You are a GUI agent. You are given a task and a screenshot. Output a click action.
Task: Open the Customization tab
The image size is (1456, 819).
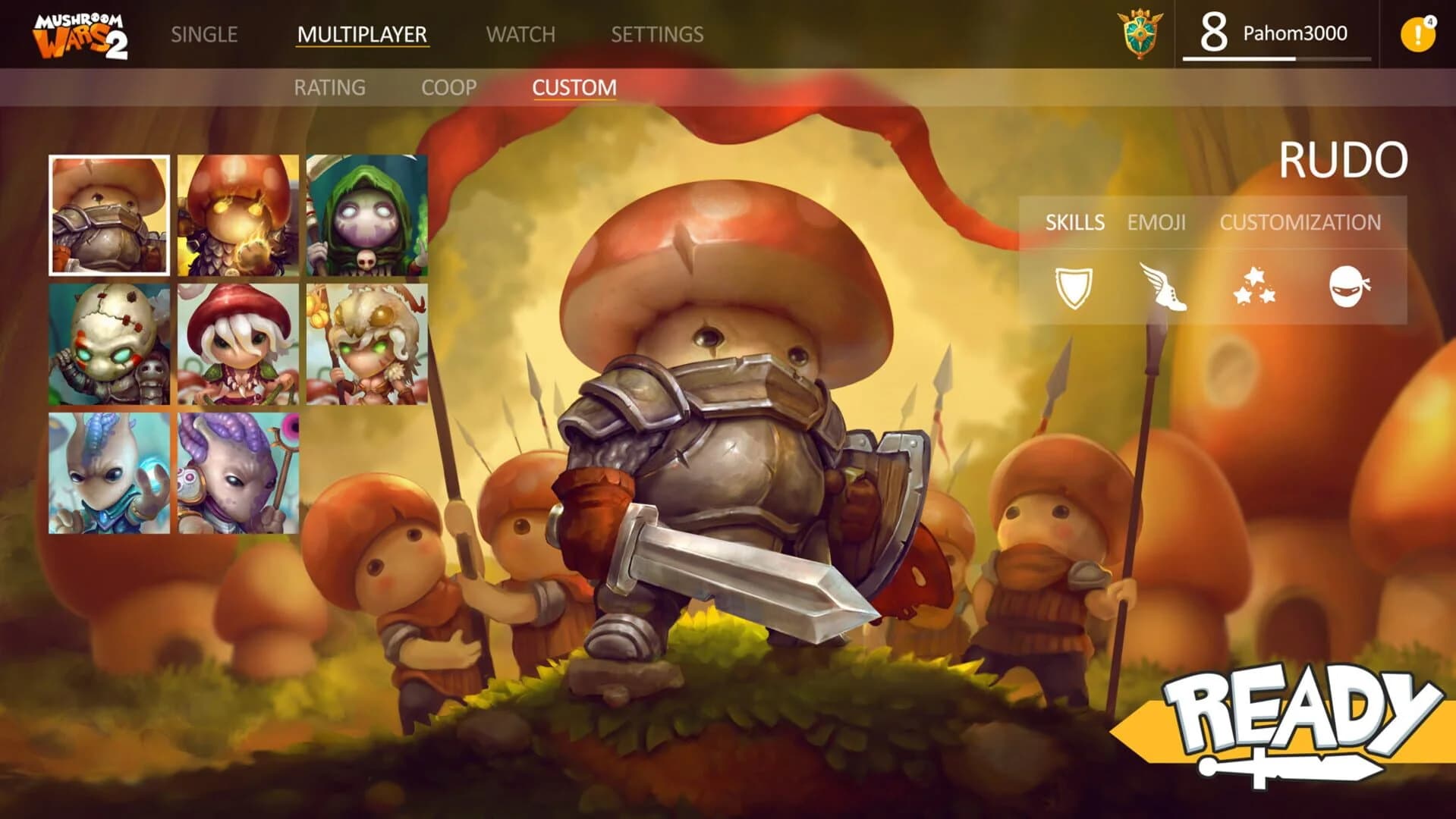pyautogui.click(x=1300, y=223)
